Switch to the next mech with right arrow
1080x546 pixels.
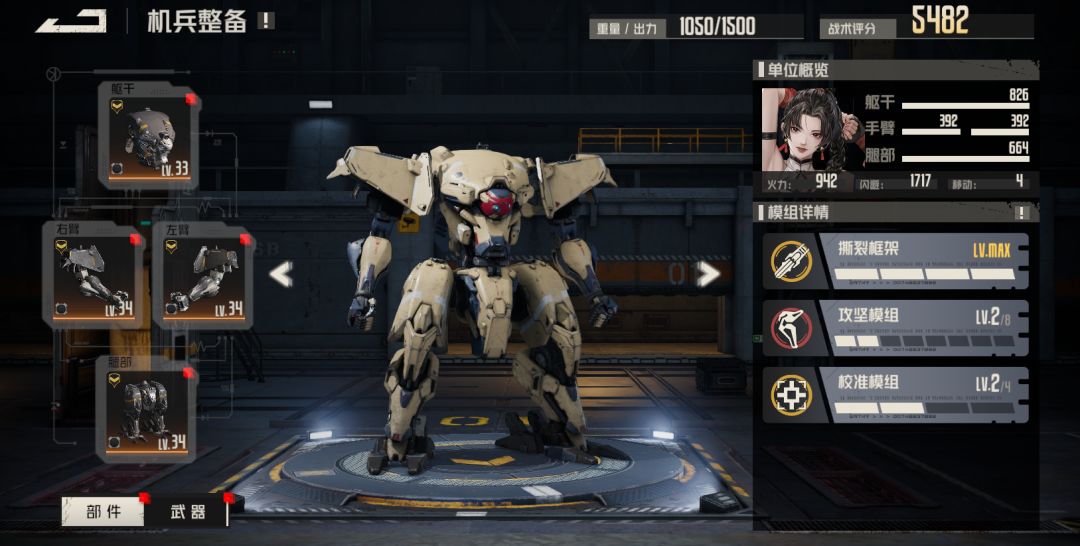point(708,274)
